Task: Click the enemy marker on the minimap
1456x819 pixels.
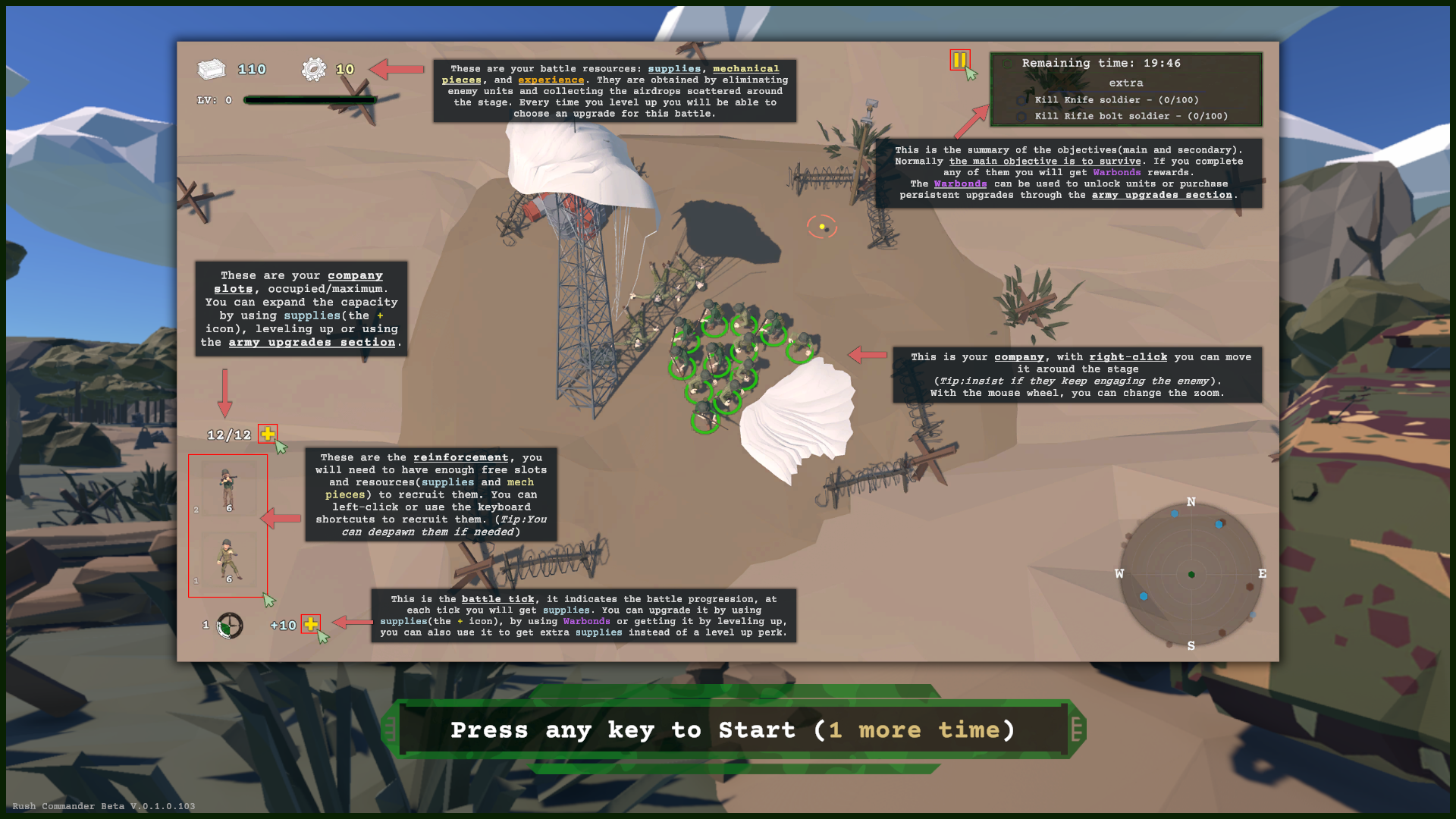Action: [x=1250, y=588]
